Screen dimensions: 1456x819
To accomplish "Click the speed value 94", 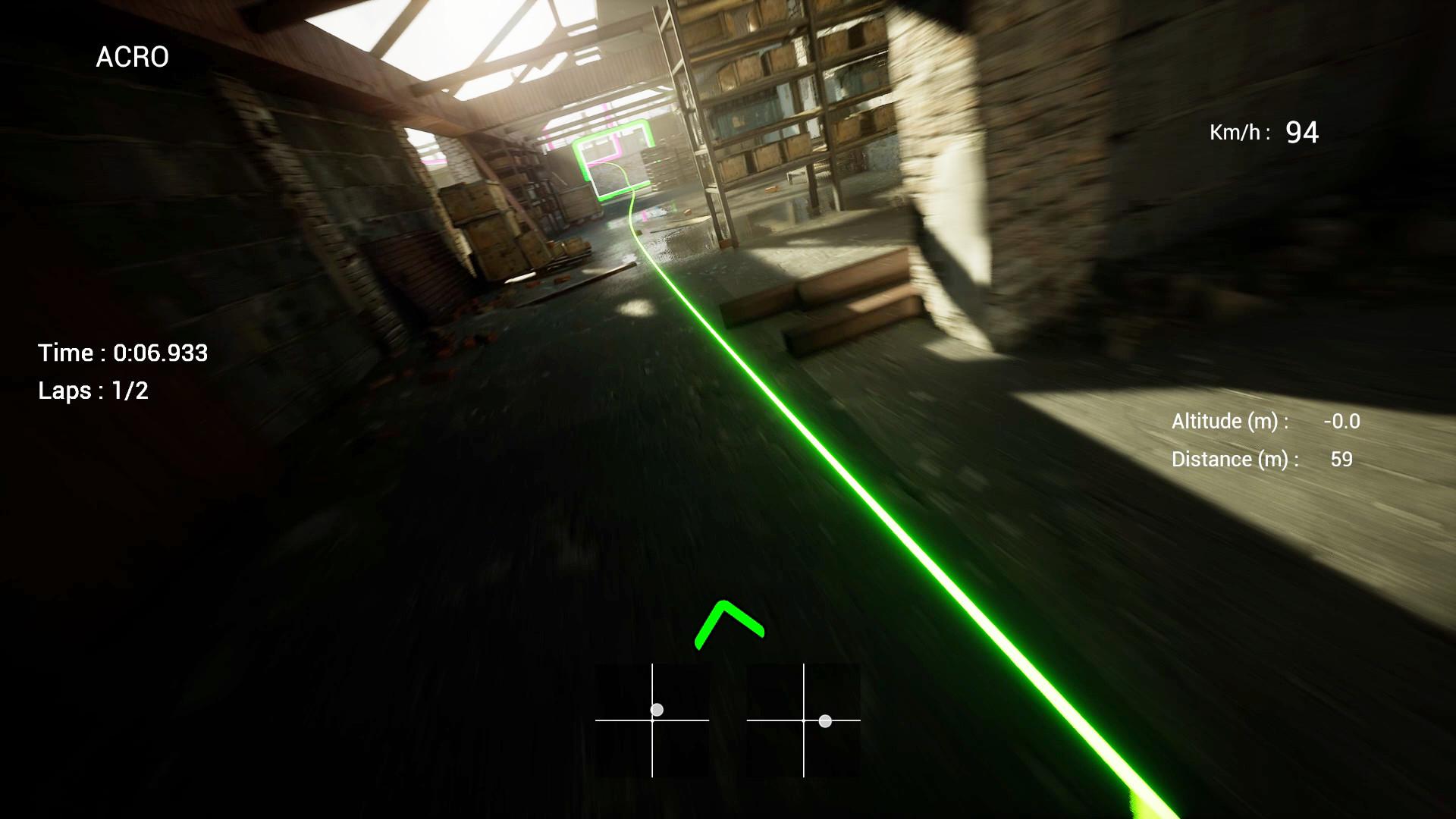I will click(1302, 131).
